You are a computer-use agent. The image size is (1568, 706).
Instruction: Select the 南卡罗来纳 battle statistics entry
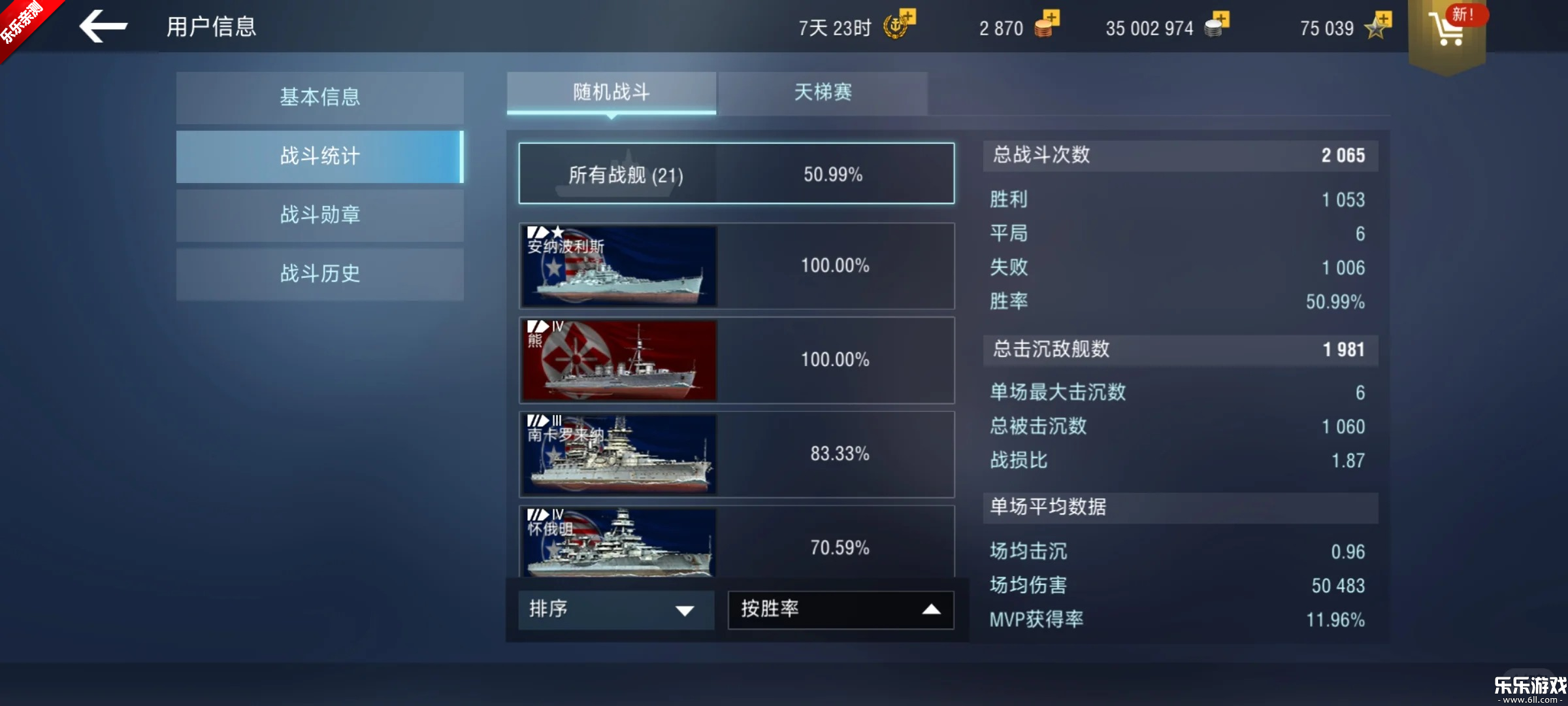coord(736,454)
